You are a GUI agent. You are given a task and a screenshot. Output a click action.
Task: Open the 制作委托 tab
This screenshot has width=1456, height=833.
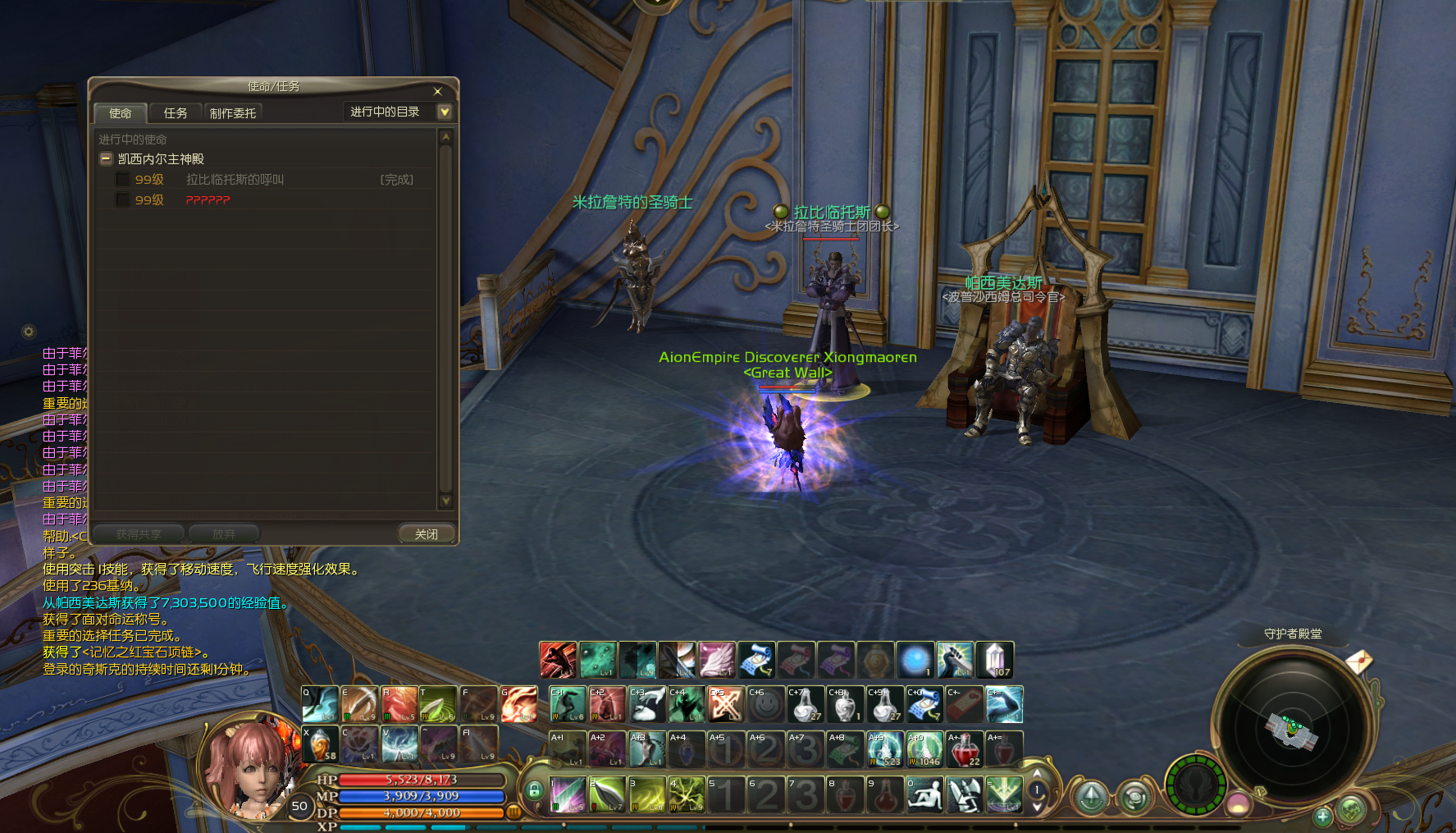pyautogui.click(x=233, y=113)
